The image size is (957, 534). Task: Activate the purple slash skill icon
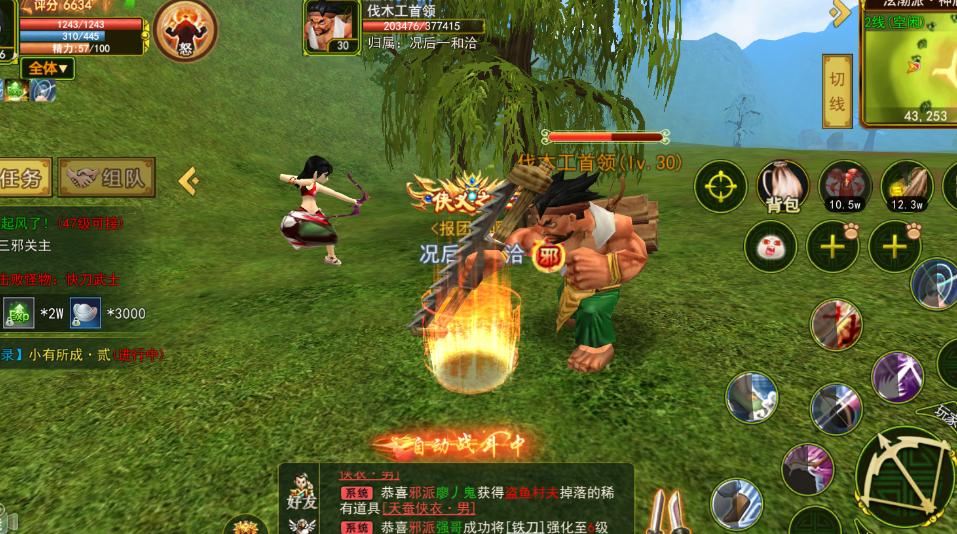pos(896,377)
